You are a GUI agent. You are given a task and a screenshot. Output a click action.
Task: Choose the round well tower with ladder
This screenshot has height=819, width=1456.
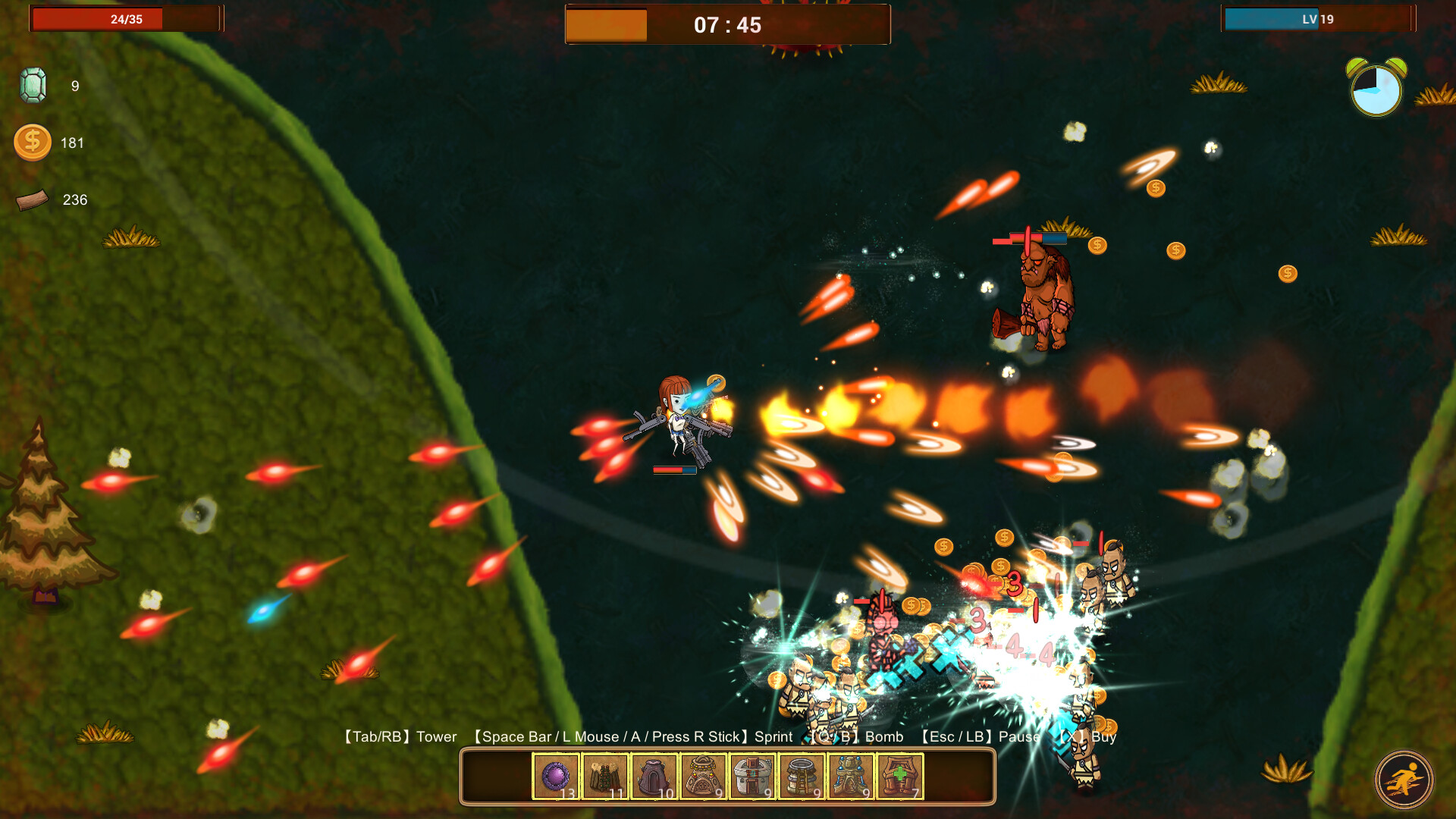coord(802,777)
